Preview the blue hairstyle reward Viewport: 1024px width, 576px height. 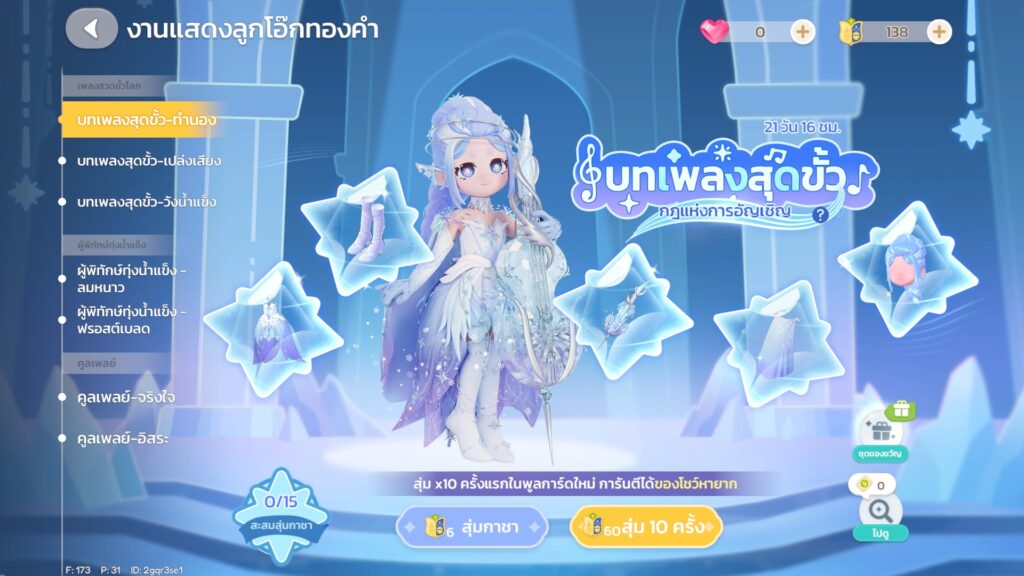907,263
